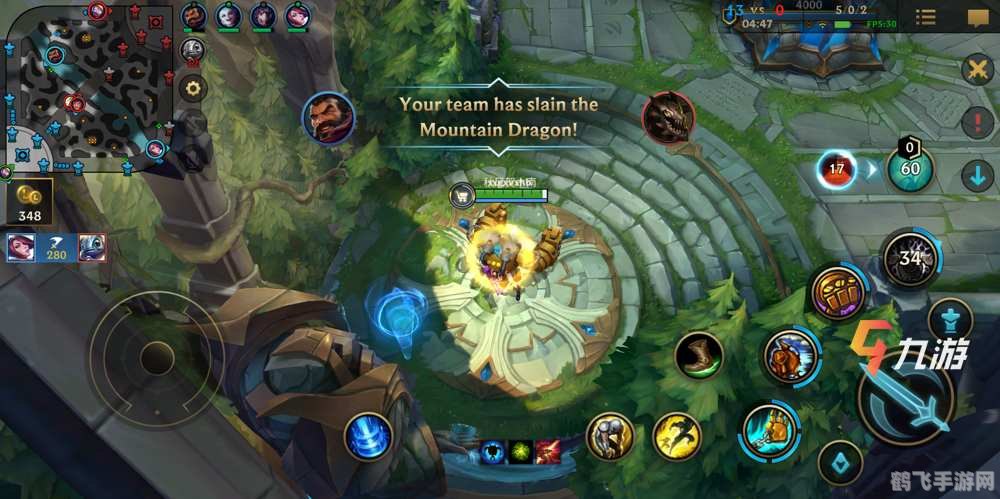Target minions with the blue pawn button
Viewport: 1000px width, 499px height.
click(948, 320)
